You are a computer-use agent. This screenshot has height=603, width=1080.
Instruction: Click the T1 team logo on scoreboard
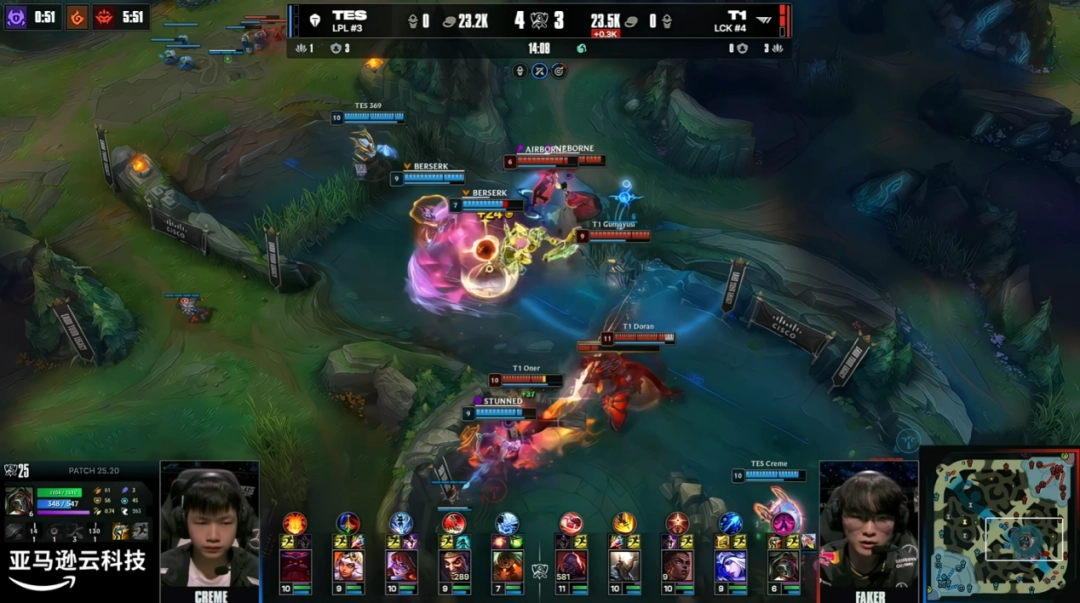[763, 19]
